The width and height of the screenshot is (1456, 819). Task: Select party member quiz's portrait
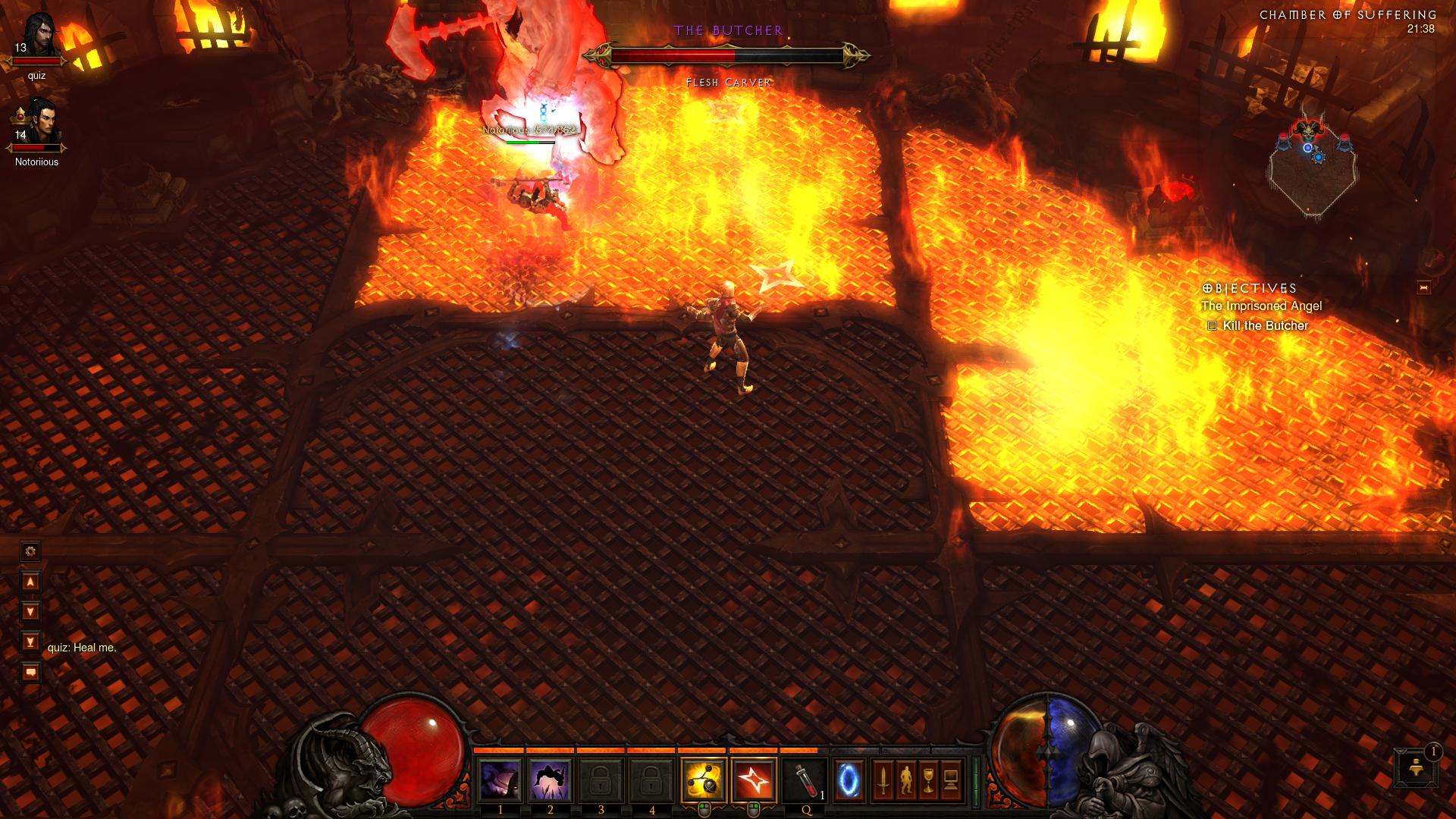point(38,38)
